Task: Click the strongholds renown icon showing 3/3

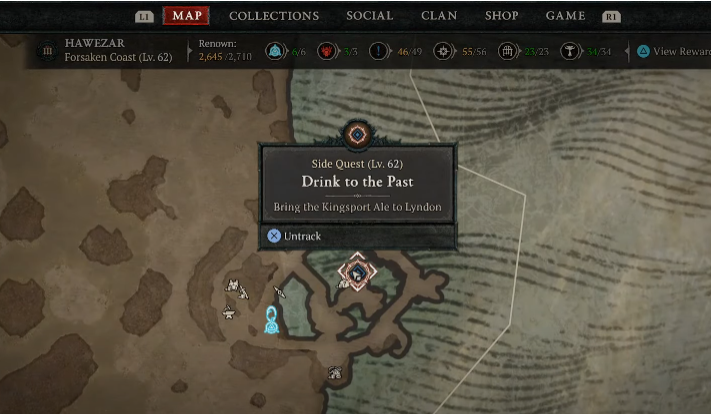Action: pyautogui.click(x=325, y=51)
